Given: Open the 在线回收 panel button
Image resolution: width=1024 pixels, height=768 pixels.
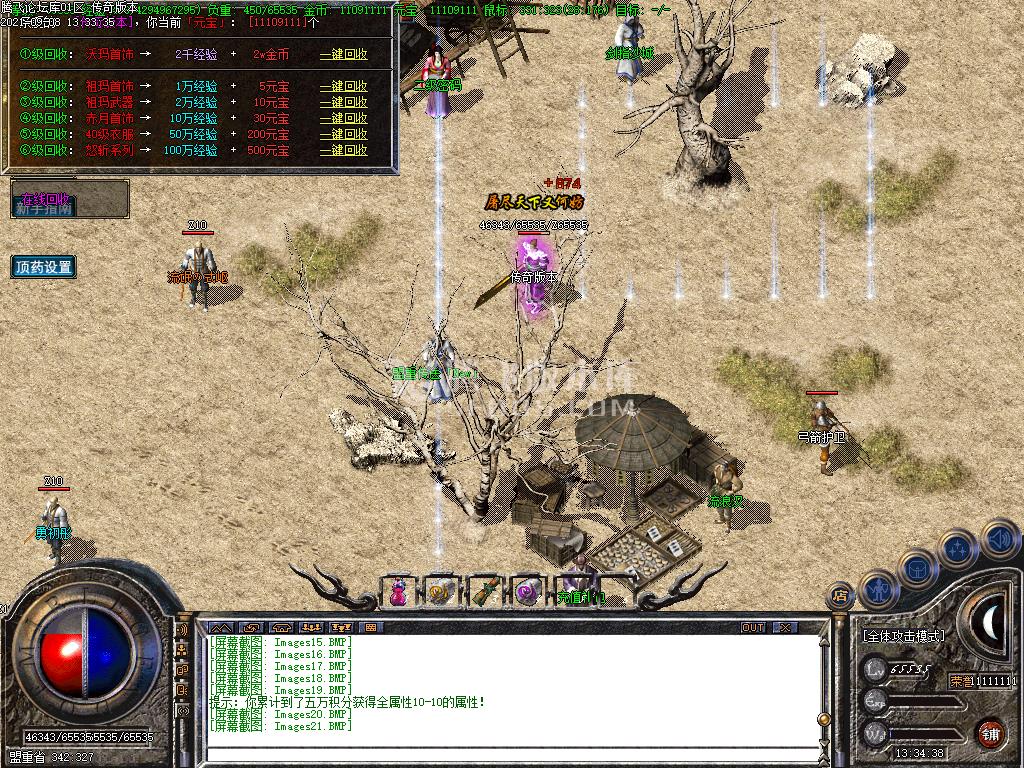Looking at the screenshot, I should (46, 199).
